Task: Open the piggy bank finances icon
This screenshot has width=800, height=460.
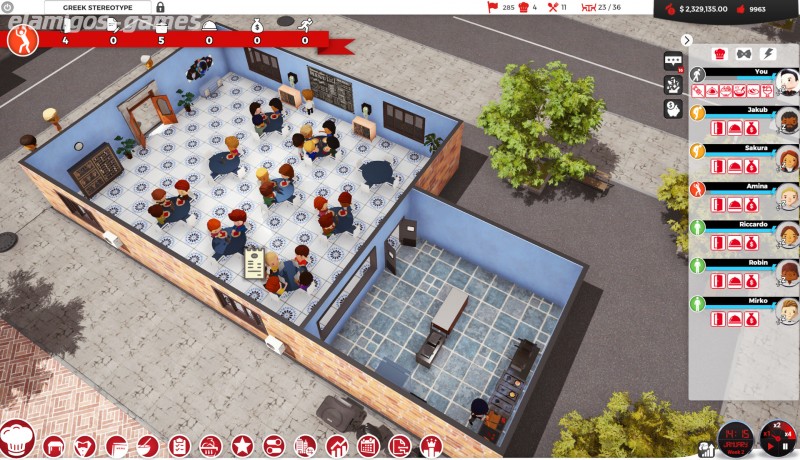Action: pos(672,108)
